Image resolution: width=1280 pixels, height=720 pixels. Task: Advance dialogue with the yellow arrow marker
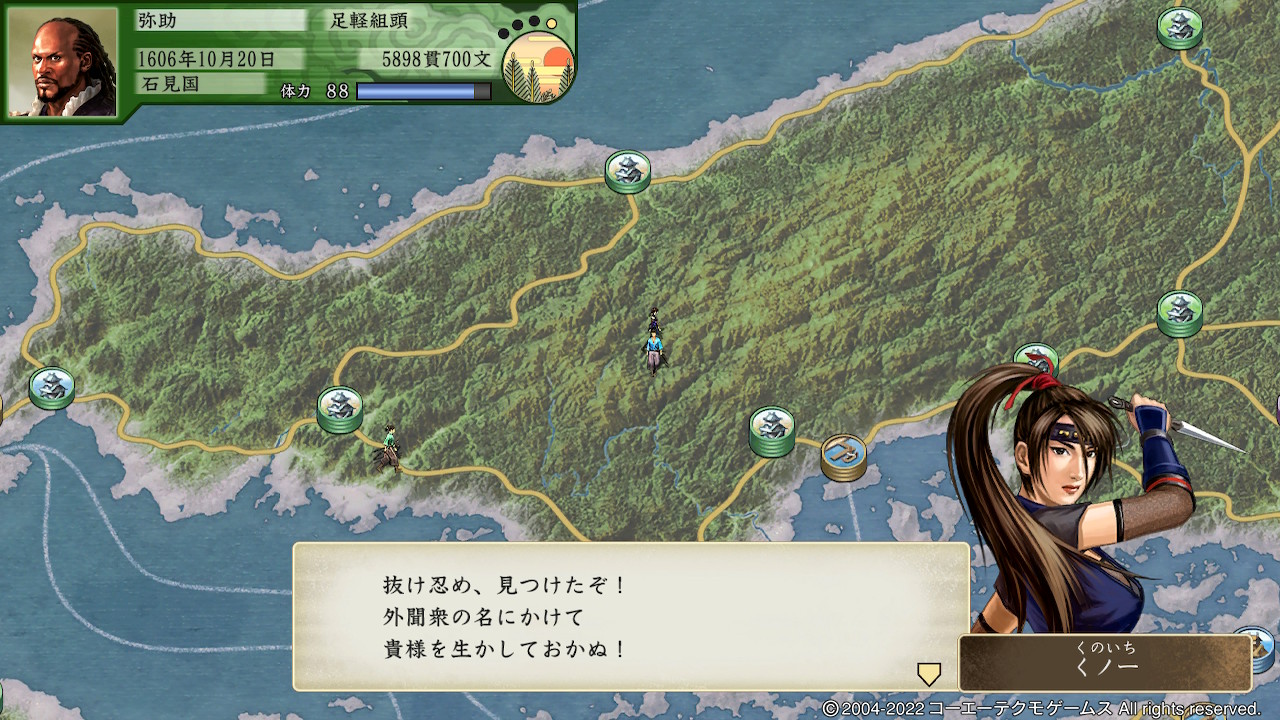tap(929, 674)
